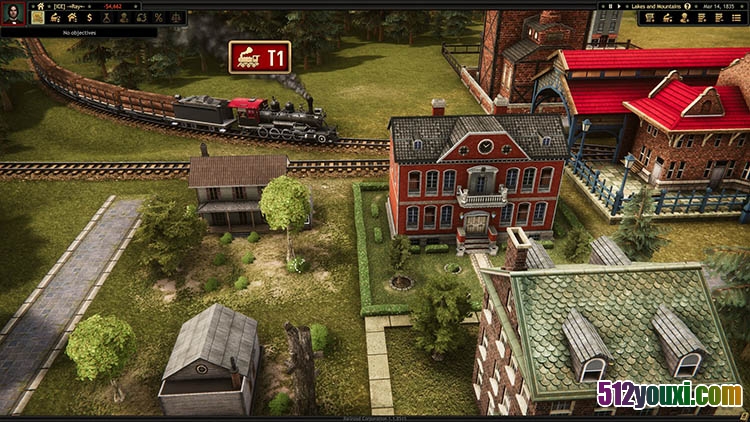Open the dollar sign finances panel
This screenshot has height=422, width=750.
point(90,17)
